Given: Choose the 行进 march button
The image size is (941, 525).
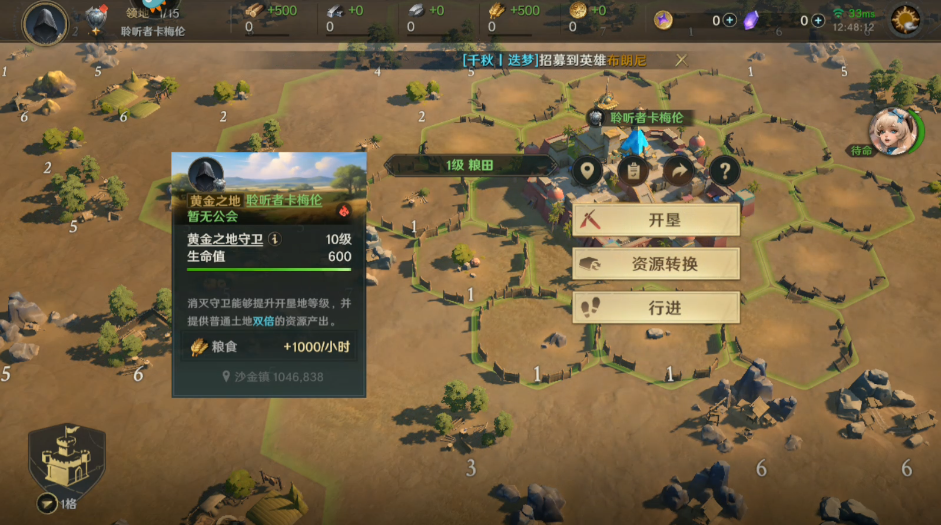Looking at the screenshot, I should (x=656, y=308).
